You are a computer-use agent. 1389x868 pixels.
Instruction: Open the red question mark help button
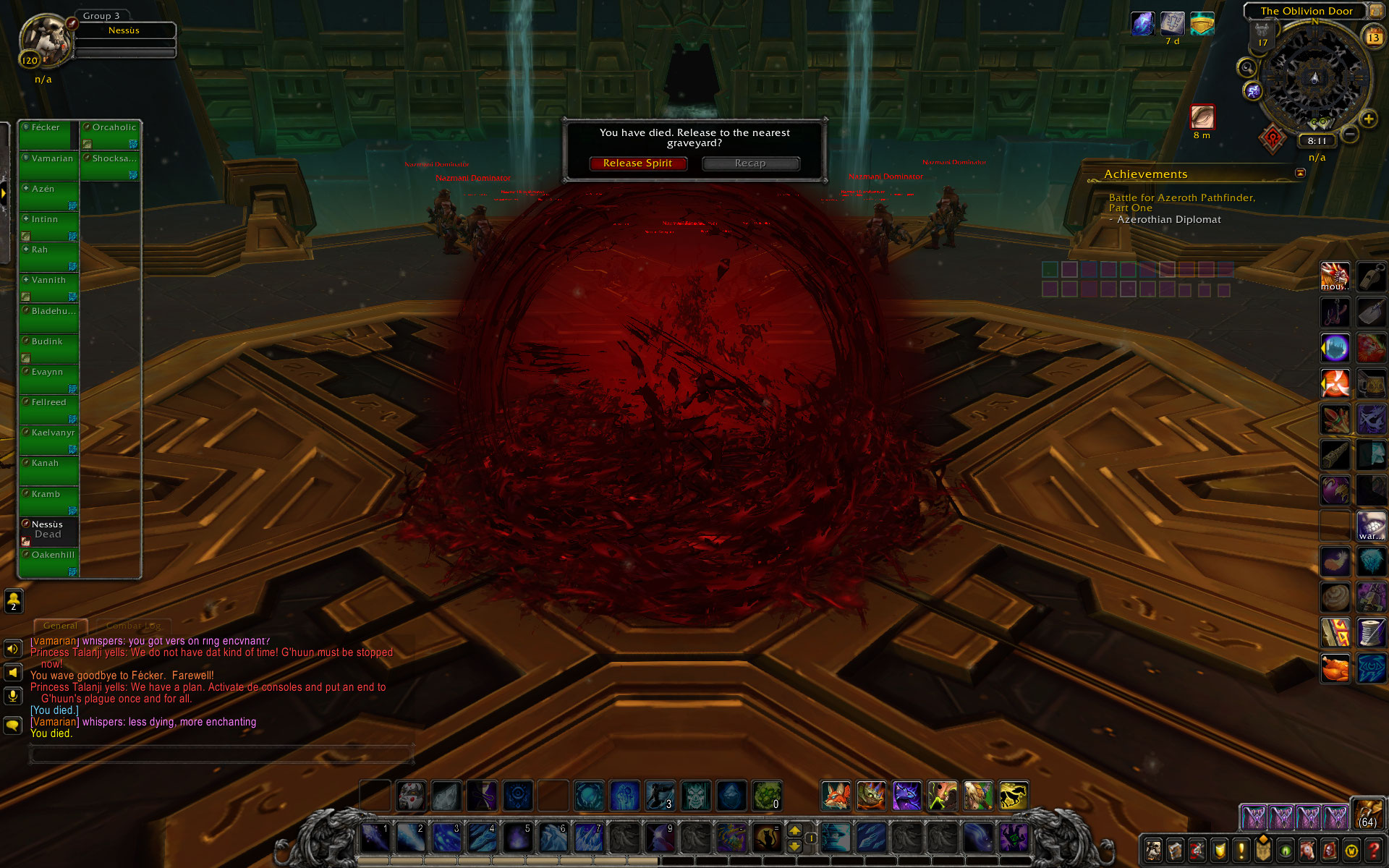[x=1374, y=850]
